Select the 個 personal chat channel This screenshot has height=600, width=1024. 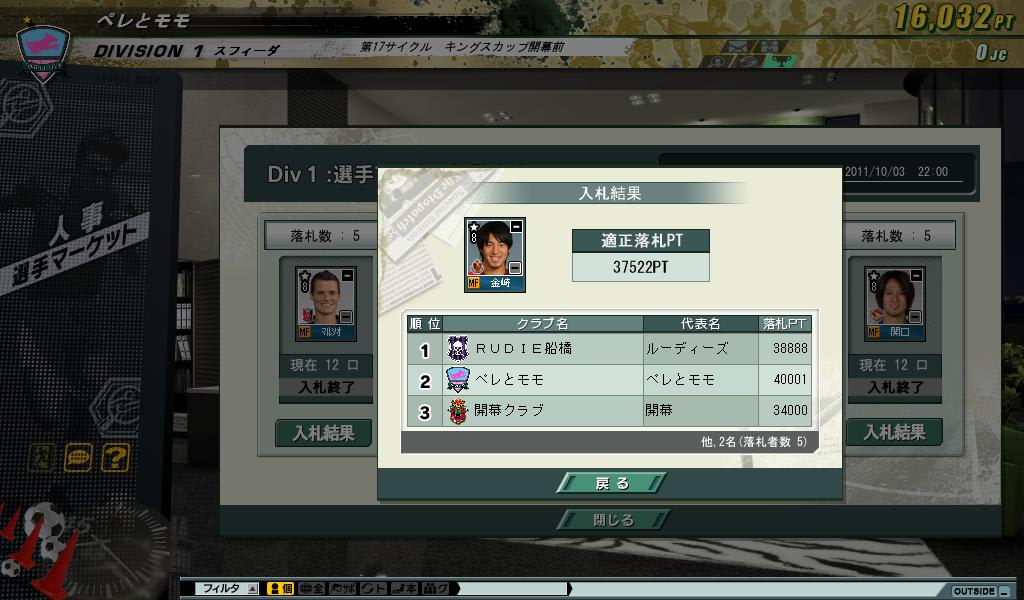pos(279,589)
